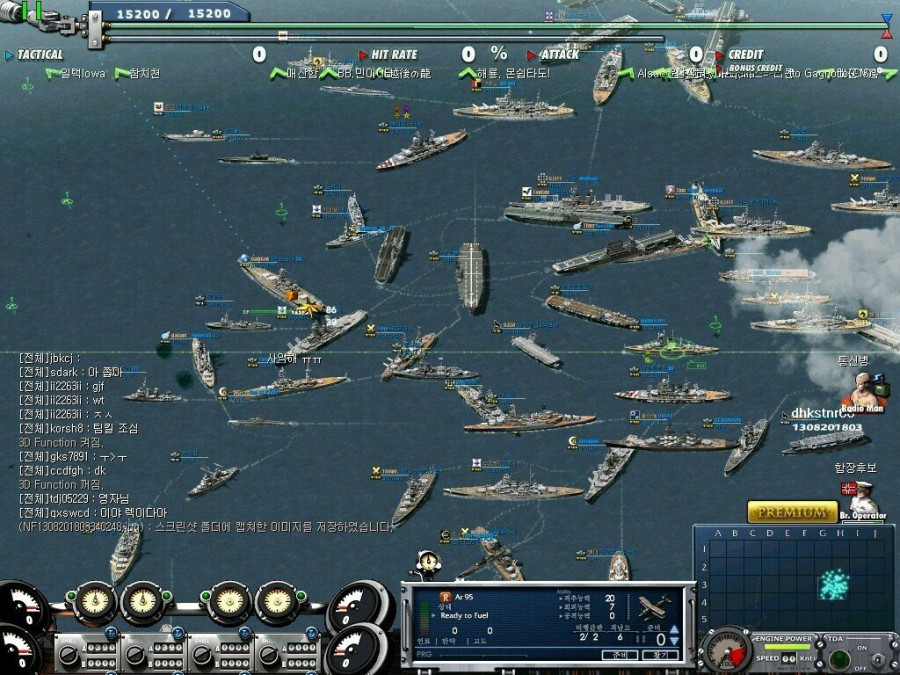This screenshot has height=675, width=900.
Task: Open the ATTACK stat label
Action: pos(558,55)
